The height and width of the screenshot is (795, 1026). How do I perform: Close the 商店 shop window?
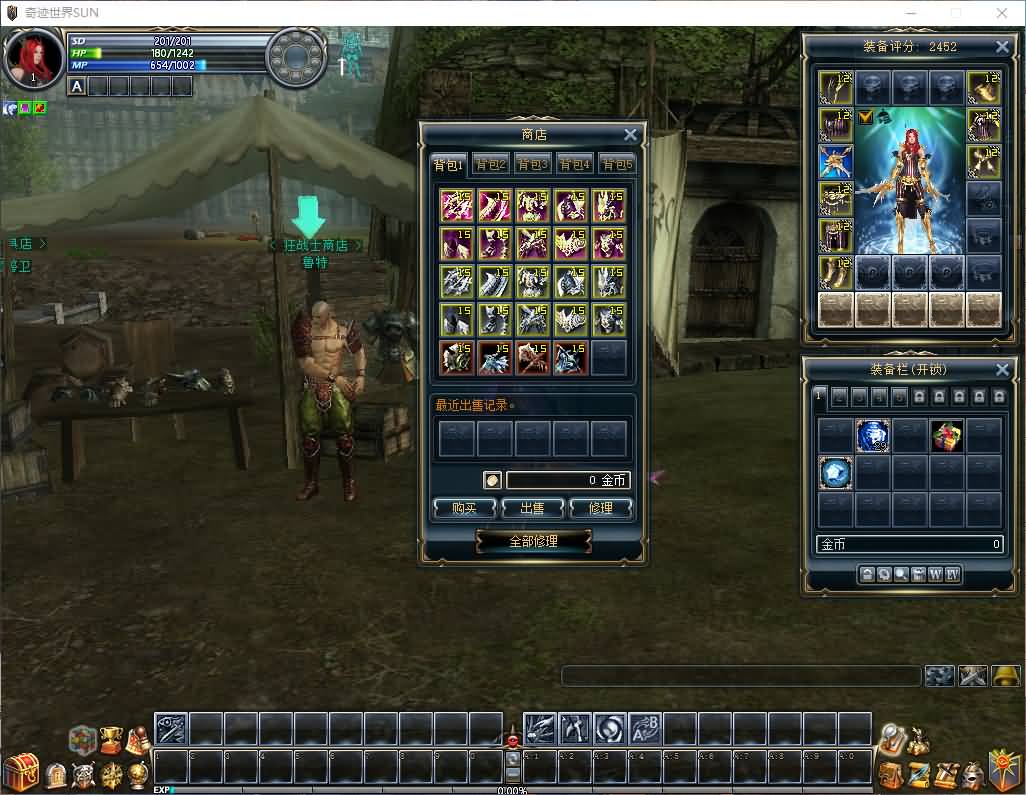pos(630,135)
